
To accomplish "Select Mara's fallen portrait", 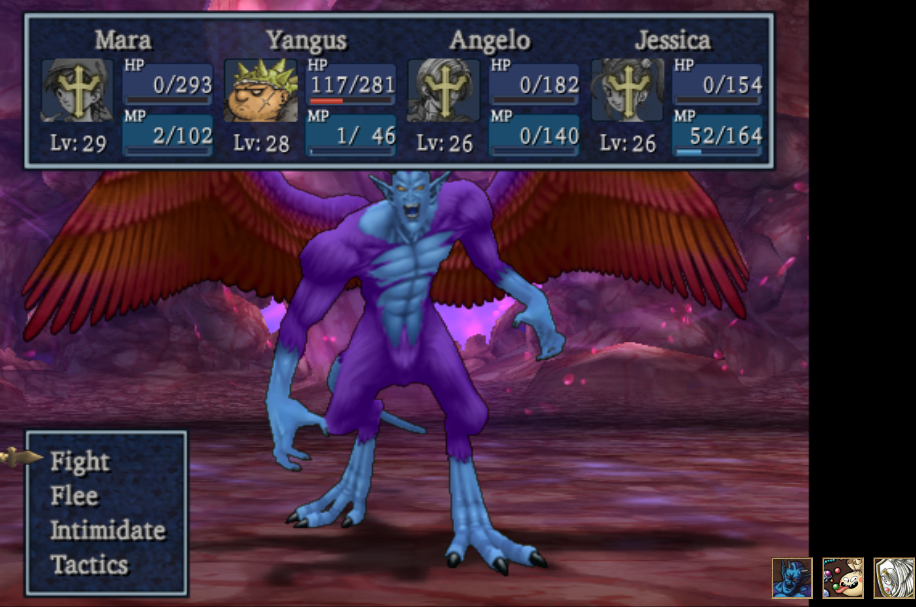I will click(x=77, y=91).
